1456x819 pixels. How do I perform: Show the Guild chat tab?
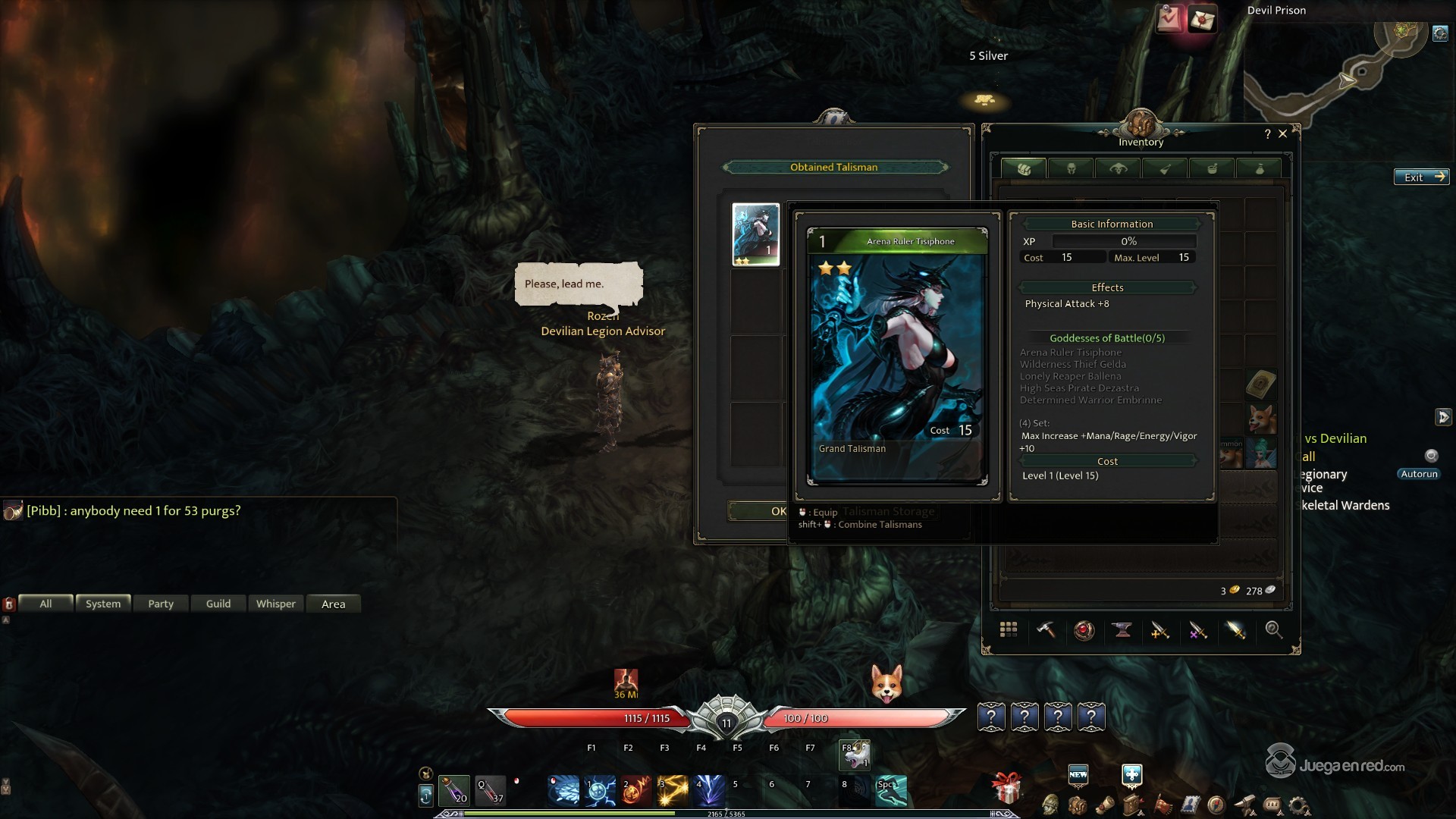point(218,604)
